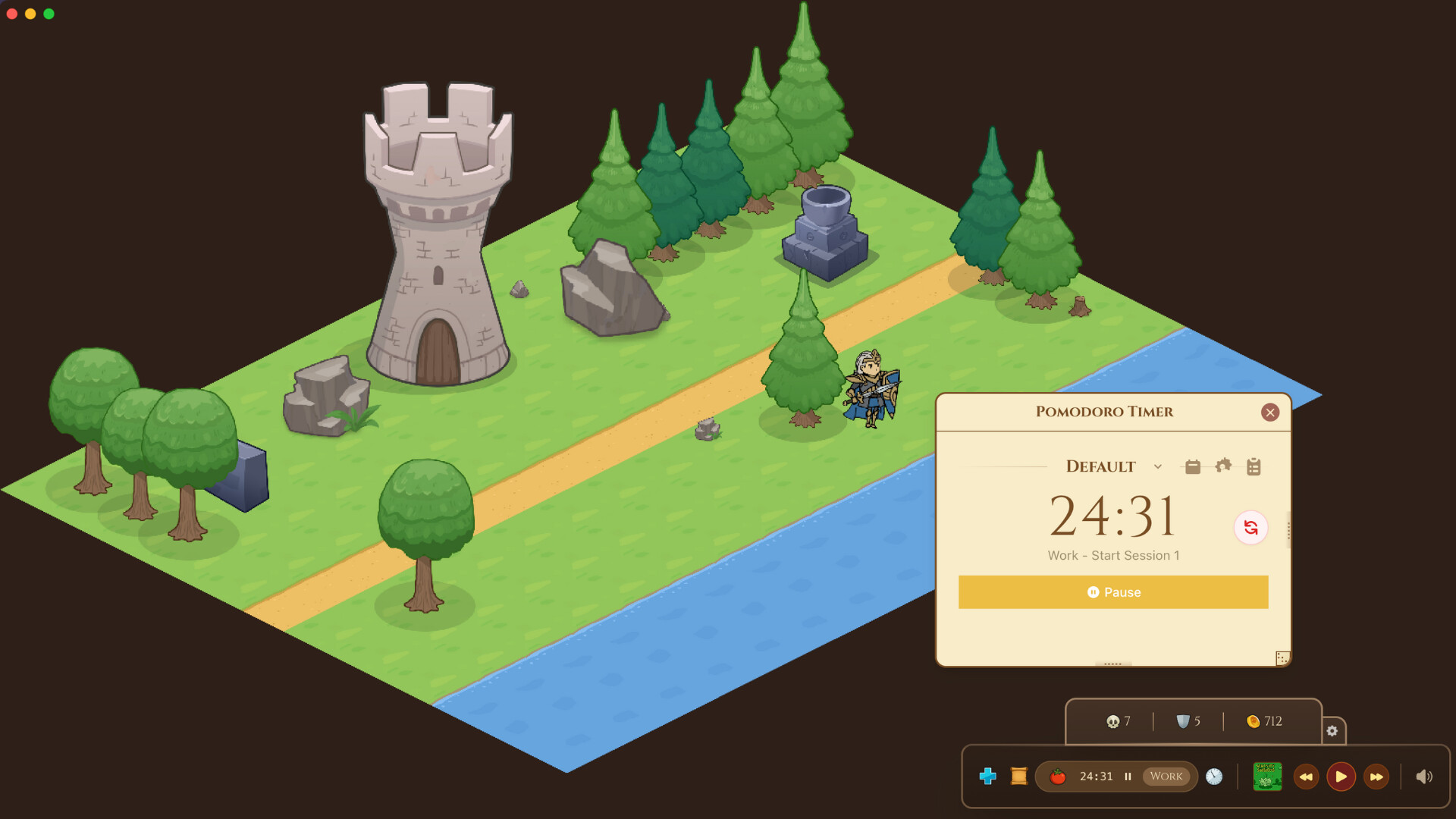Open Pomodoro Timer settings gear
The image size is (1456, 819).
1223,466
